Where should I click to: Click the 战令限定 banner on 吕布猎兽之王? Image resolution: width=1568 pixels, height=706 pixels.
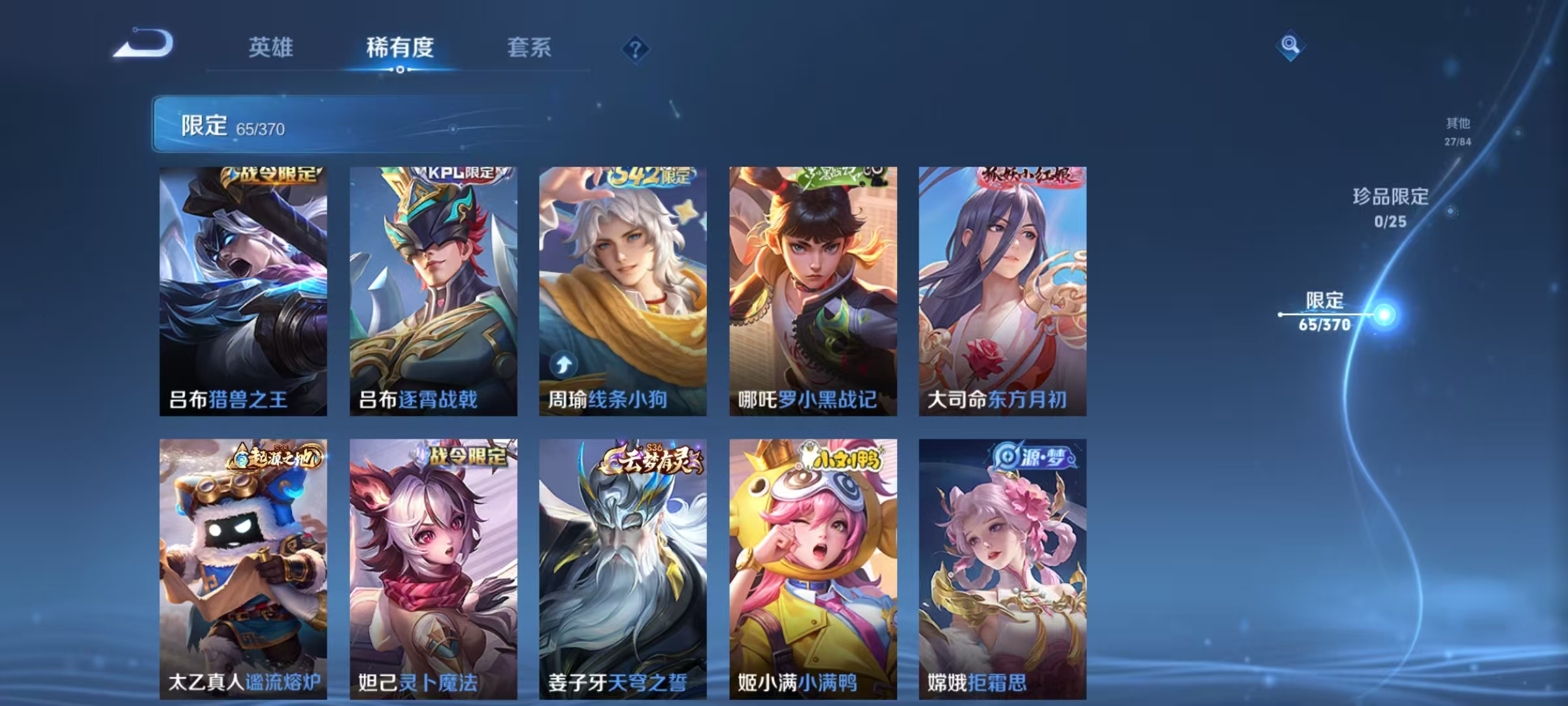(x=271, y=174)
